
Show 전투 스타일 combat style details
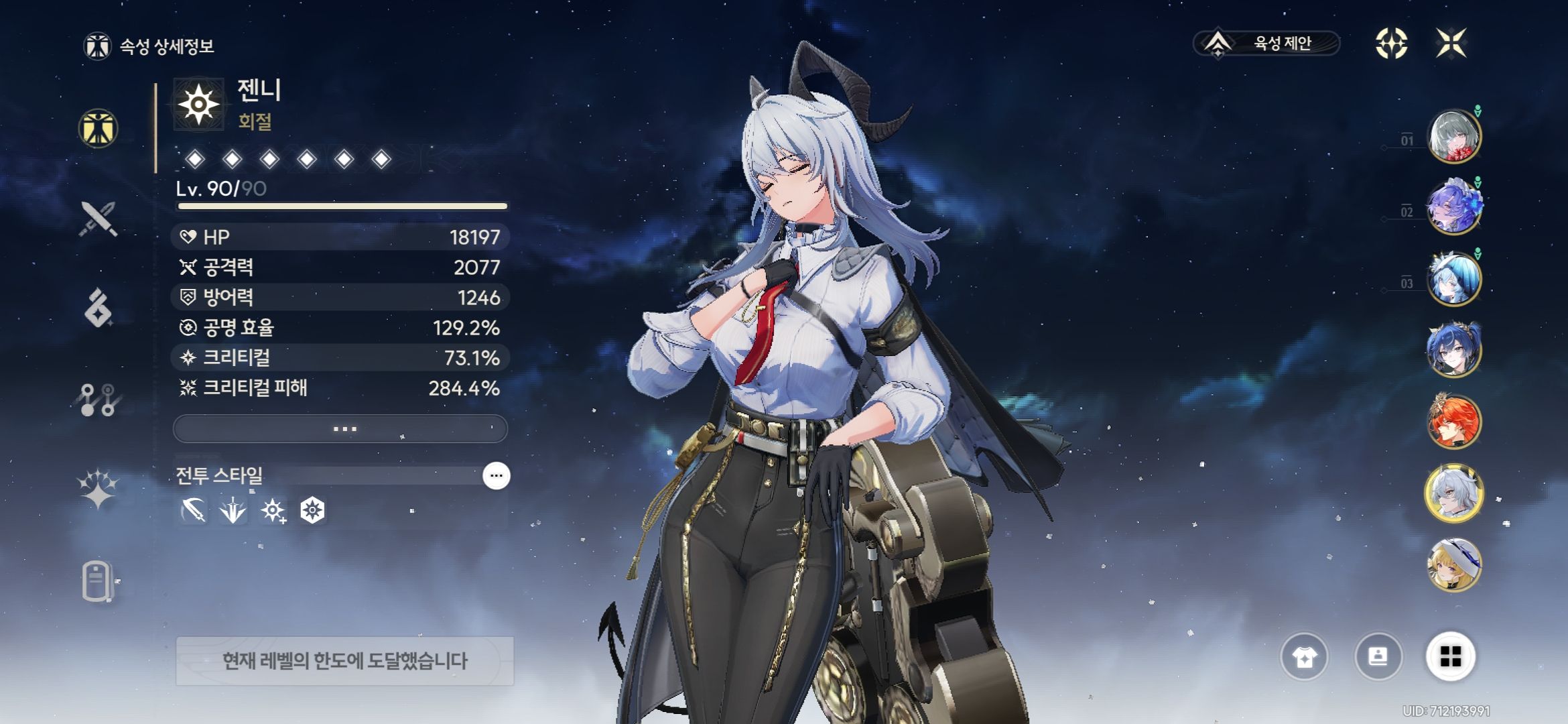tap(496, 476)
